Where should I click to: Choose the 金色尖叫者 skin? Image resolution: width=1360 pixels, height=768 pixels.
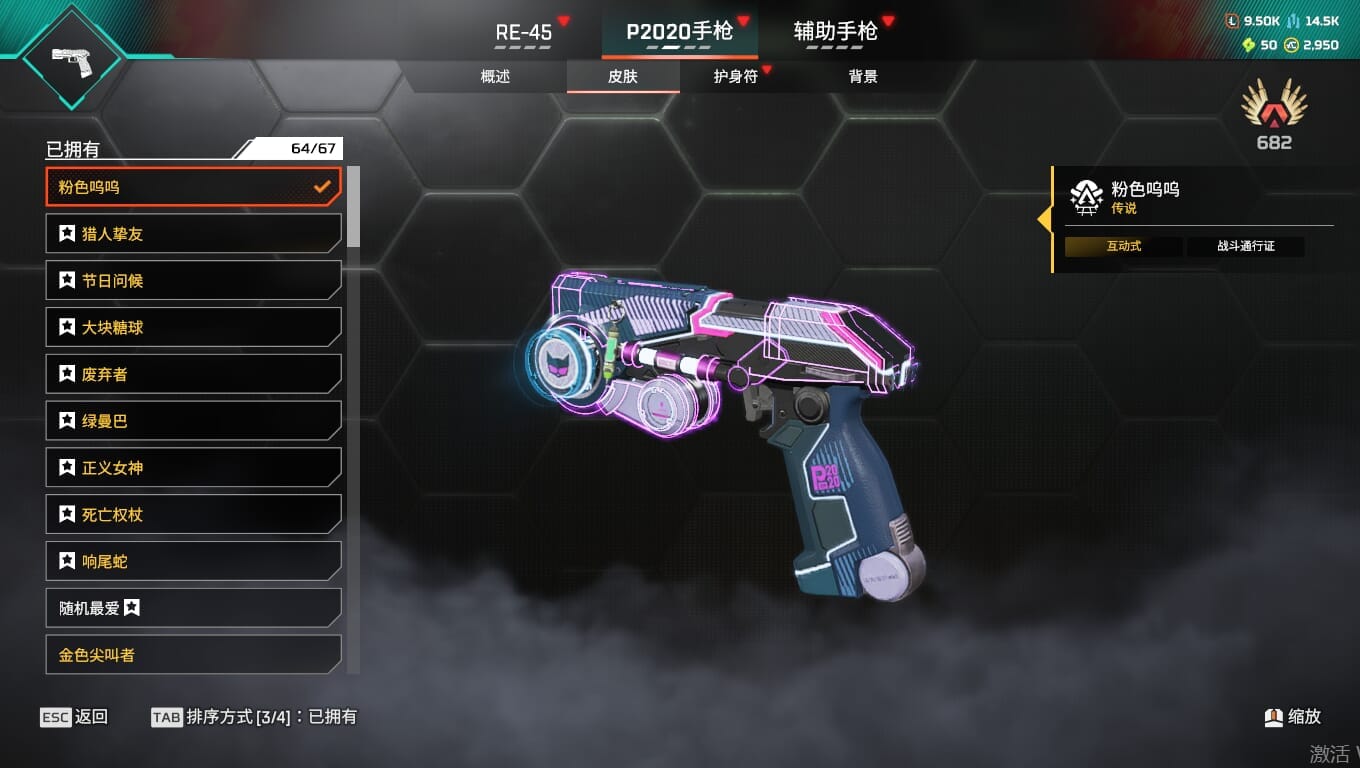click(x=194, y=655)
